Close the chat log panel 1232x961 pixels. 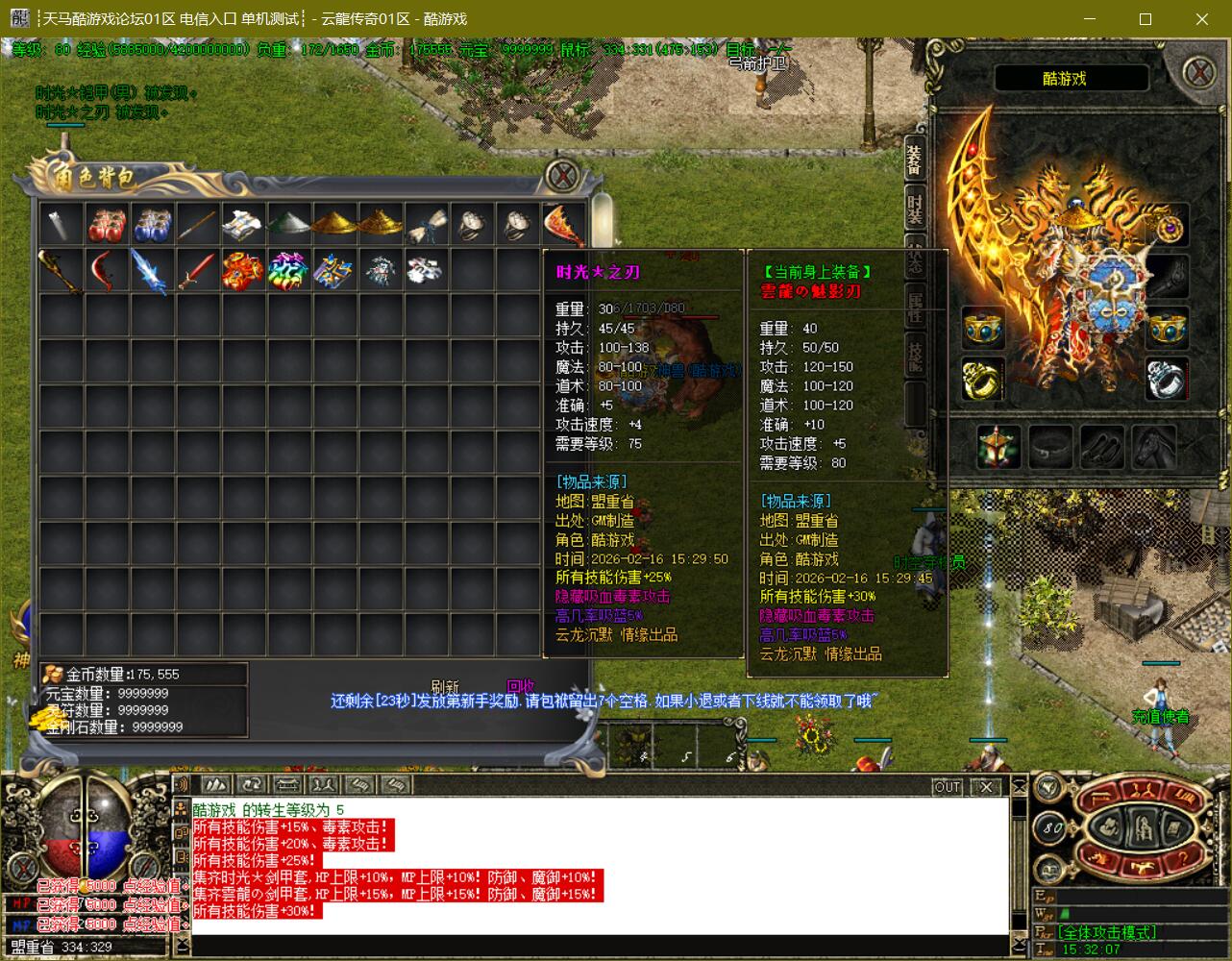tap(986, 787)
